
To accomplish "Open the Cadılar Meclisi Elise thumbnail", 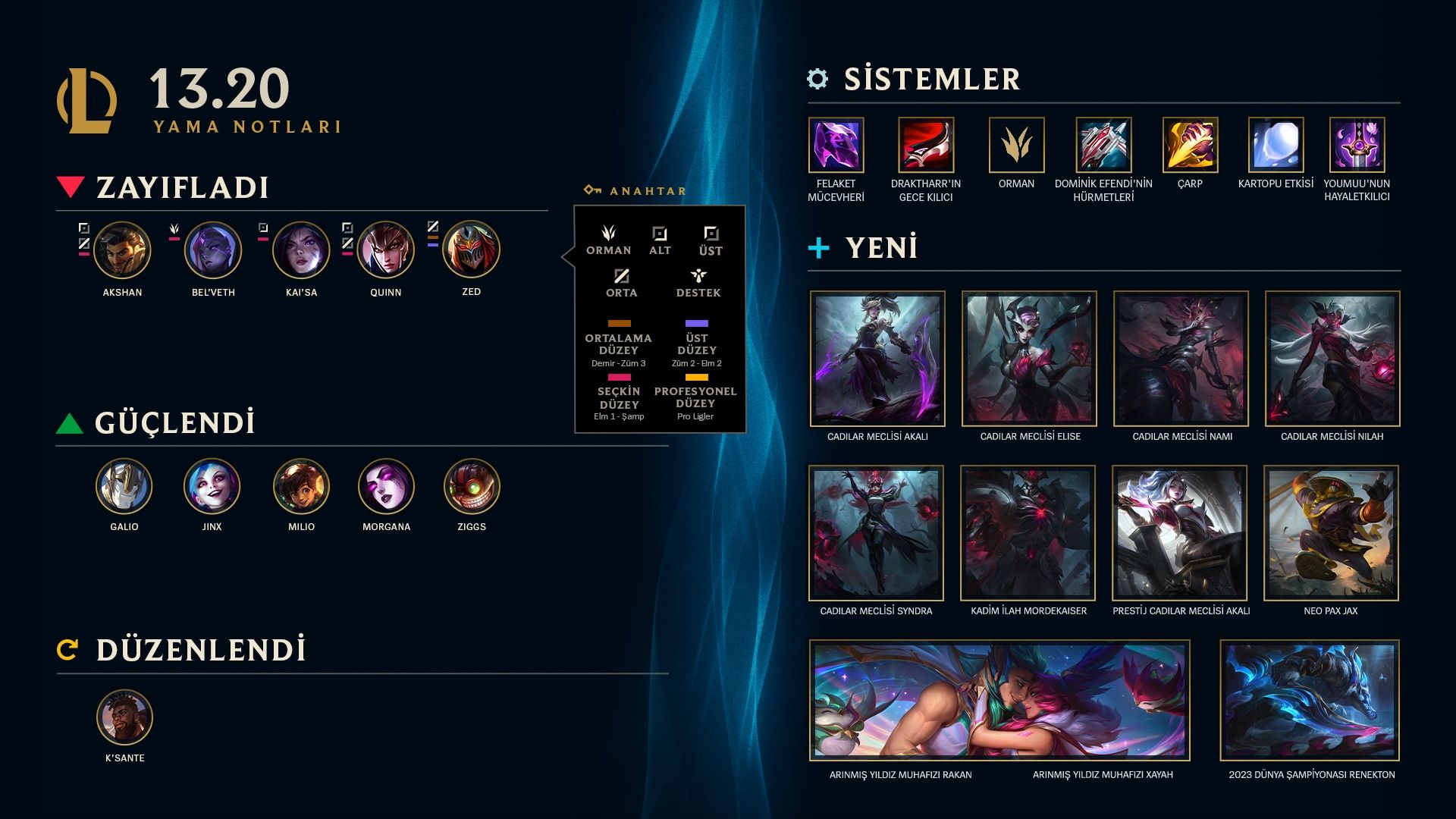I will (1029, 359).
